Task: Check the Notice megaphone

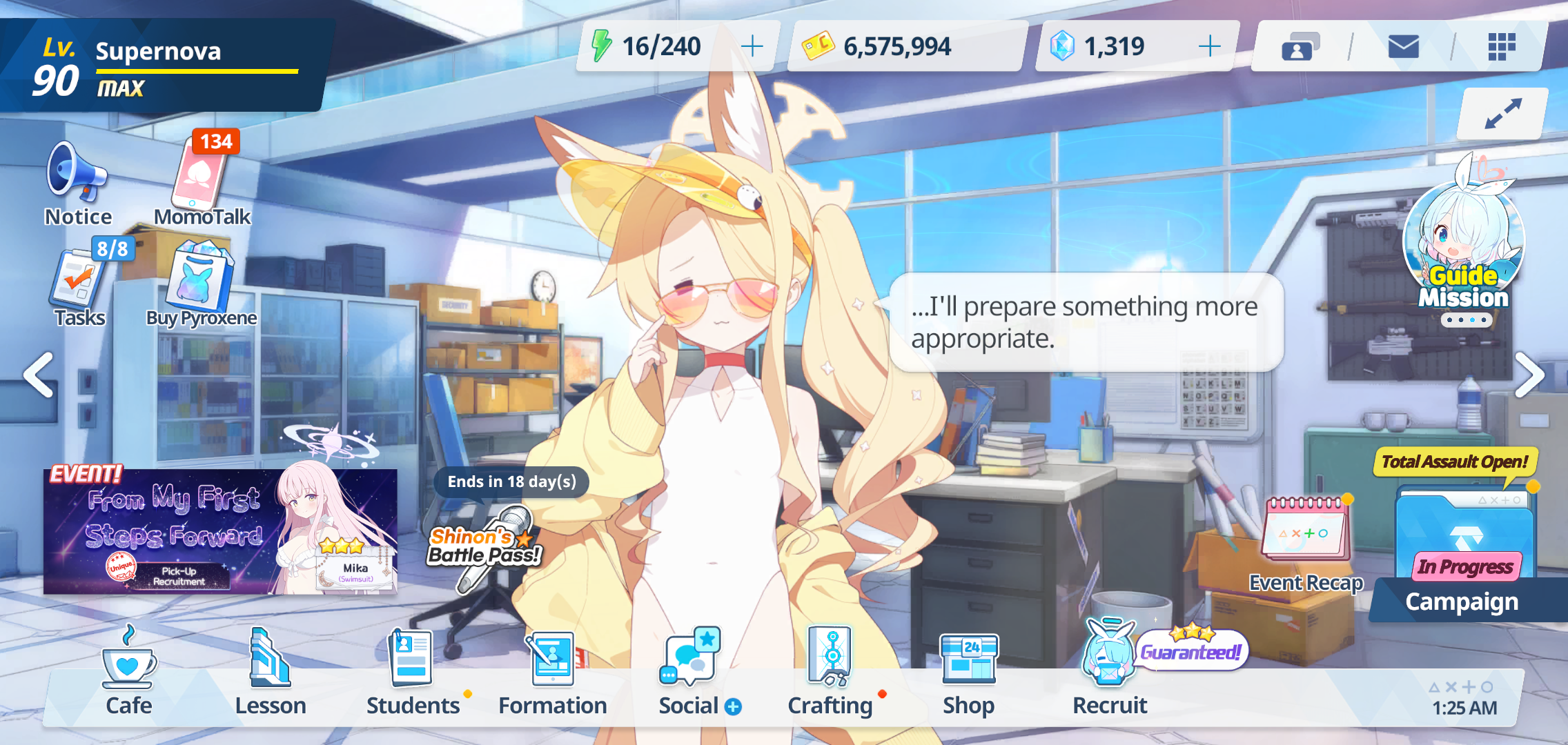Action: click(x=77, y=183)
